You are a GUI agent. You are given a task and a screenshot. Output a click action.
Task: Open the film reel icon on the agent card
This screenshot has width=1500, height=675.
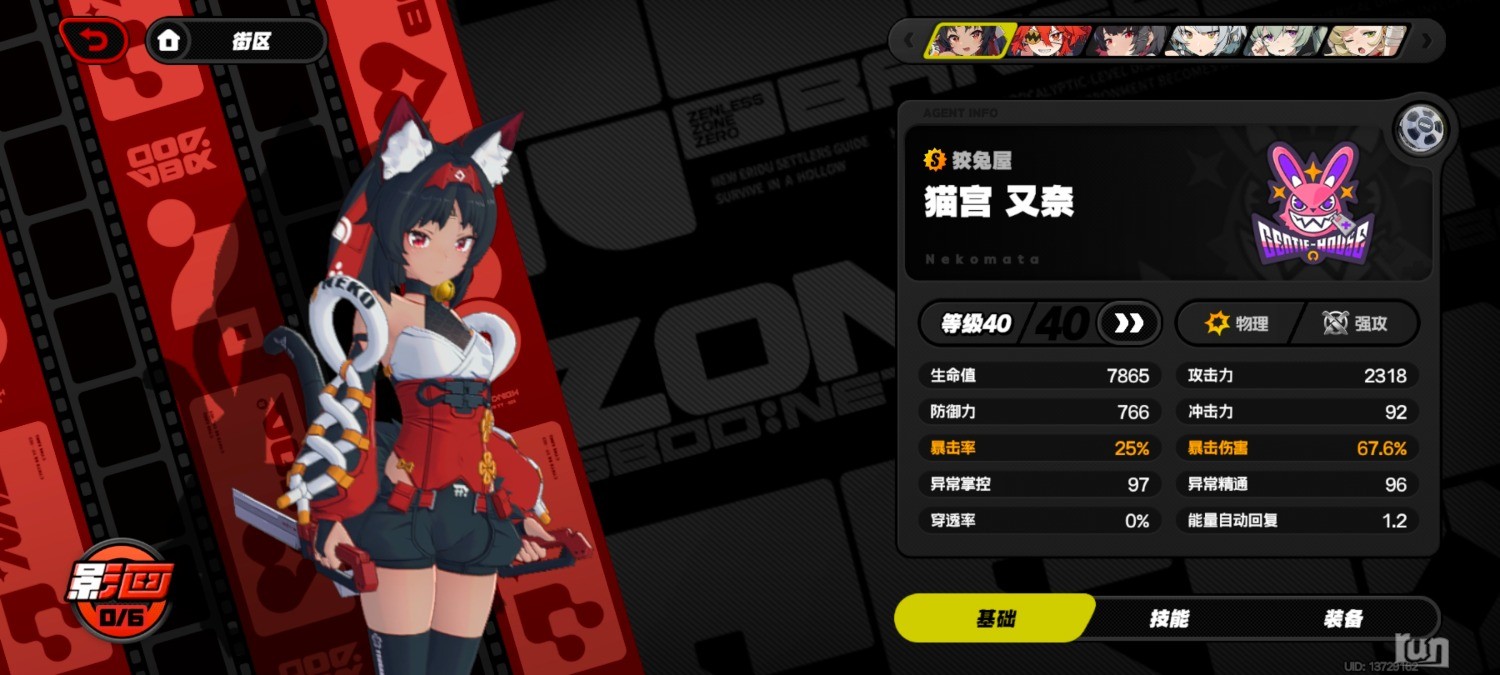tap(1420, 128)
